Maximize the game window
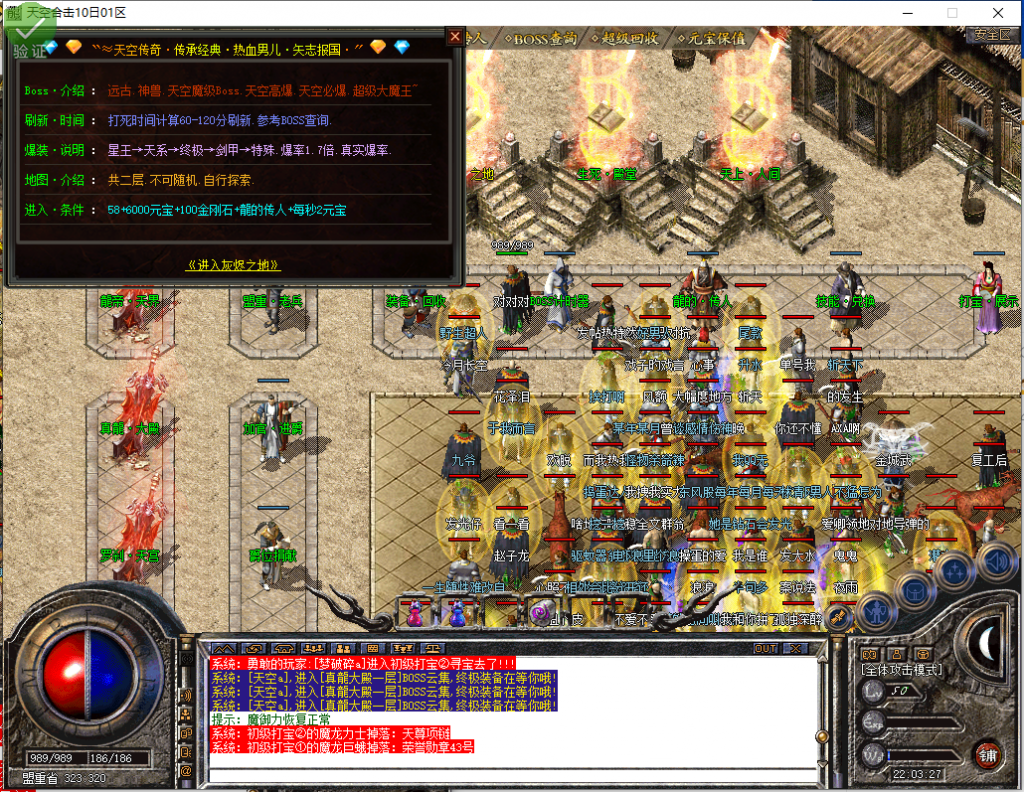1024x792 pixels. click(952, 13)
